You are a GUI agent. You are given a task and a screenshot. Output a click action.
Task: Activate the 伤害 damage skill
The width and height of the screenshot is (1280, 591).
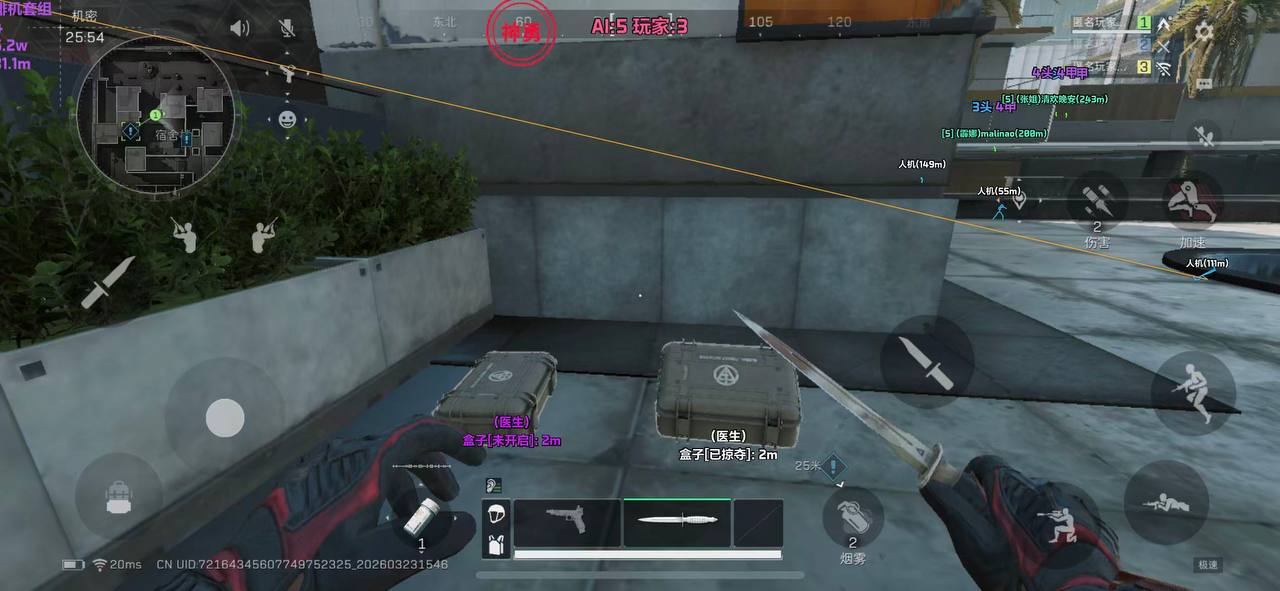1097,203
